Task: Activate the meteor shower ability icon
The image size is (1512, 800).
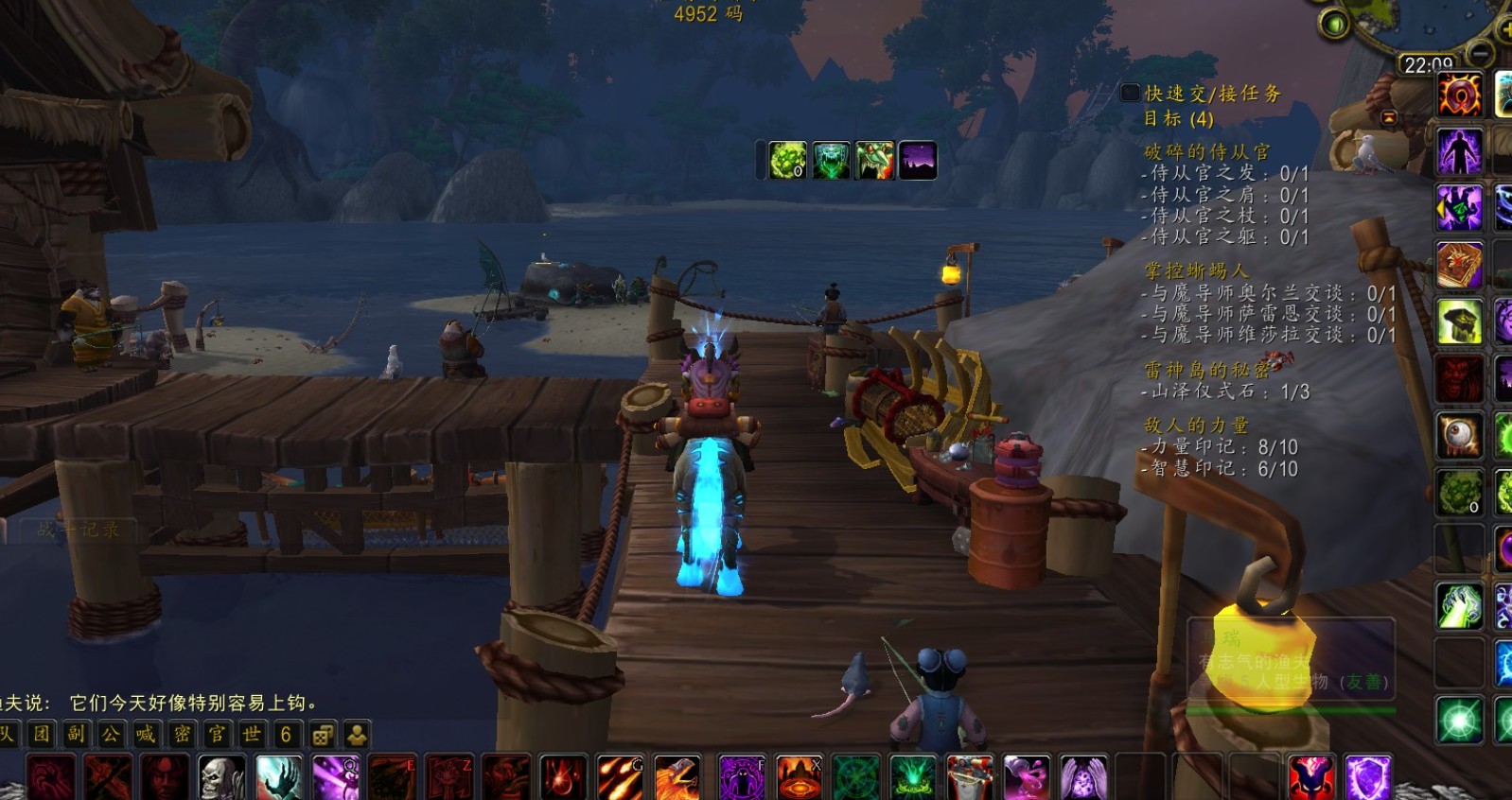Action: (x=620, y=777)
